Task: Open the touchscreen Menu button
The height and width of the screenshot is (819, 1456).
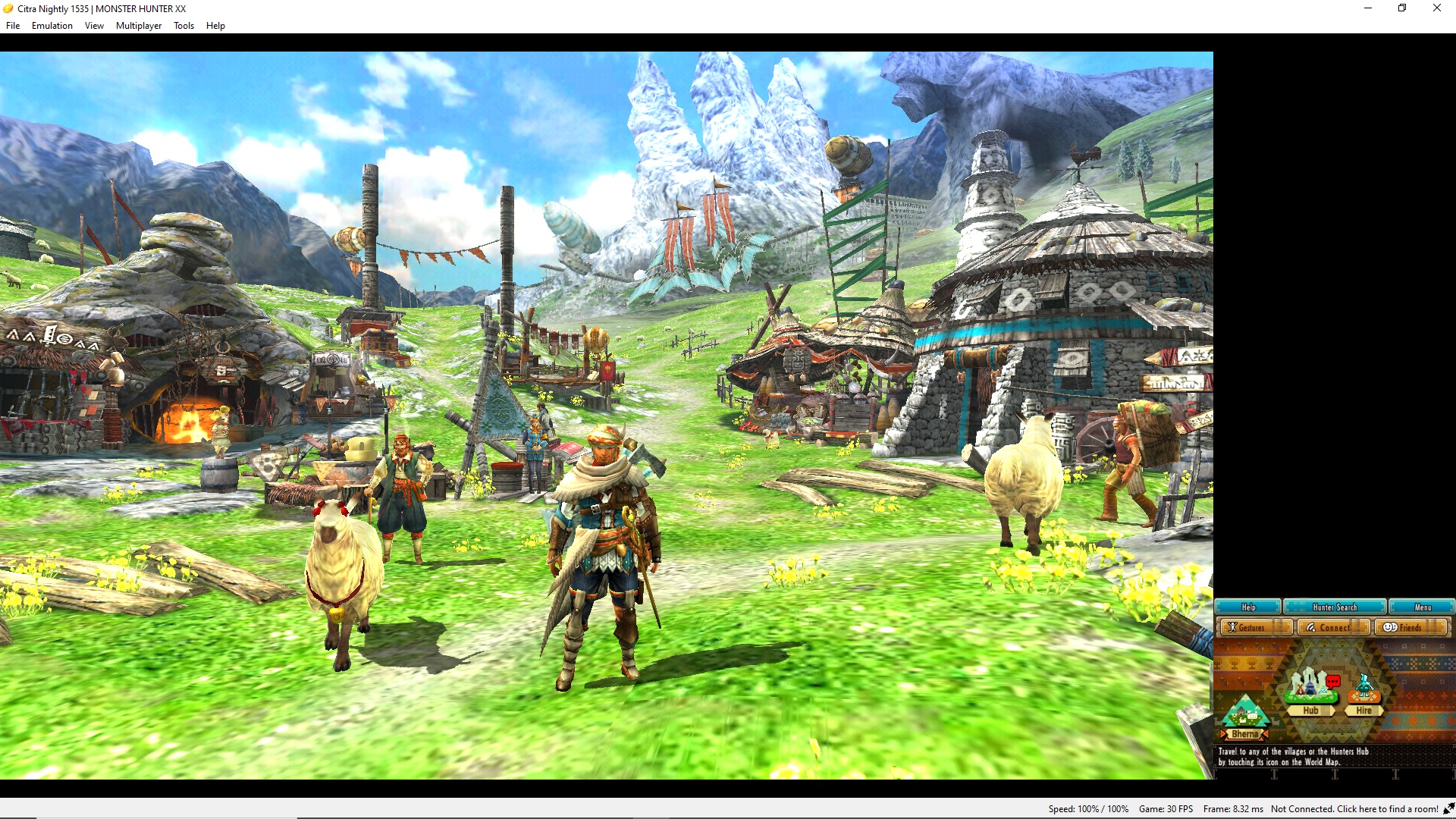Action: click(1423, 607)
